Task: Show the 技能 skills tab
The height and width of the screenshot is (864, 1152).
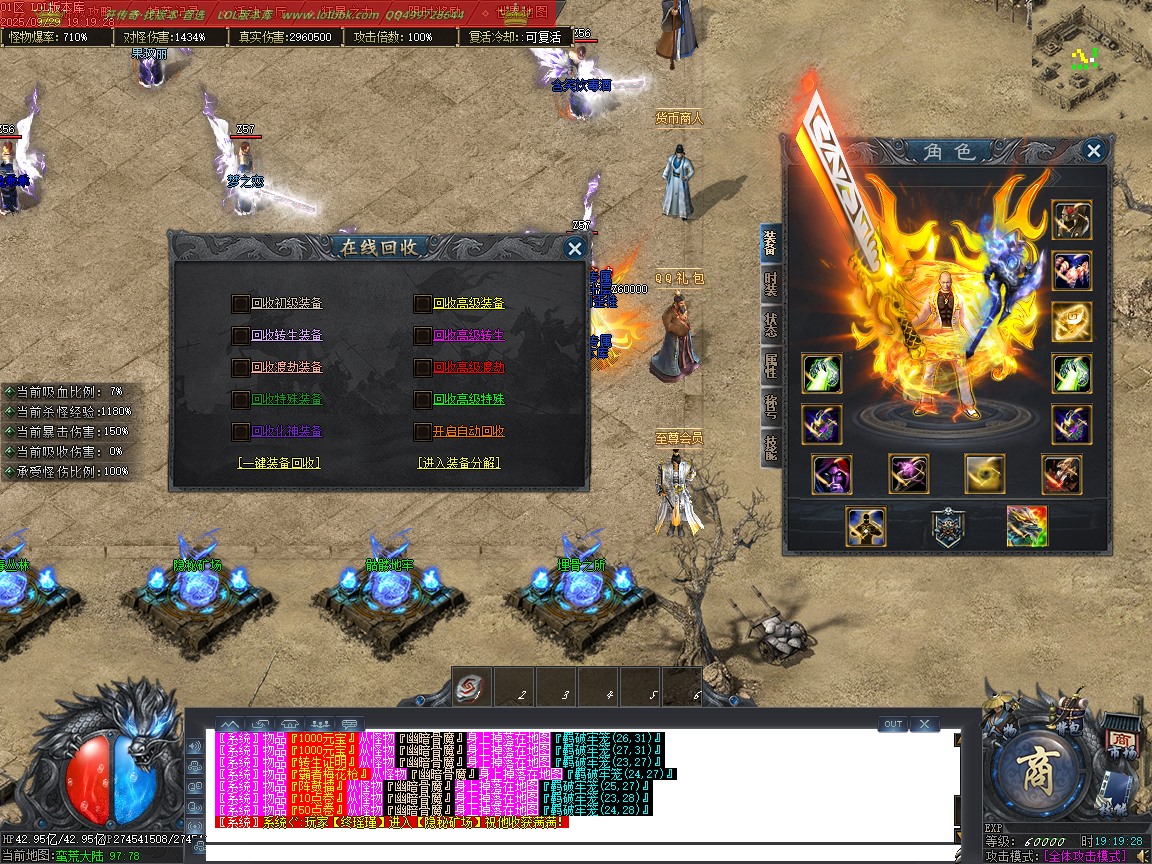Action: click(x=770, y=446)
